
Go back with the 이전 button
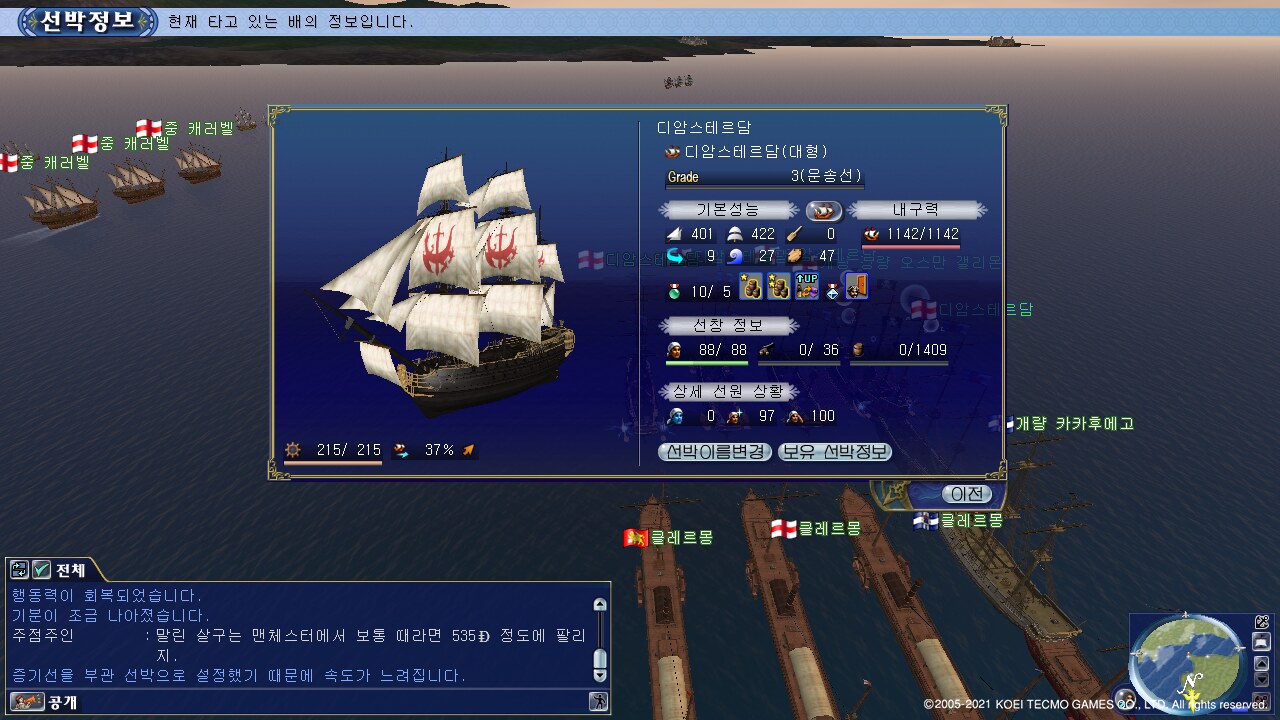(x=967, y=494)
